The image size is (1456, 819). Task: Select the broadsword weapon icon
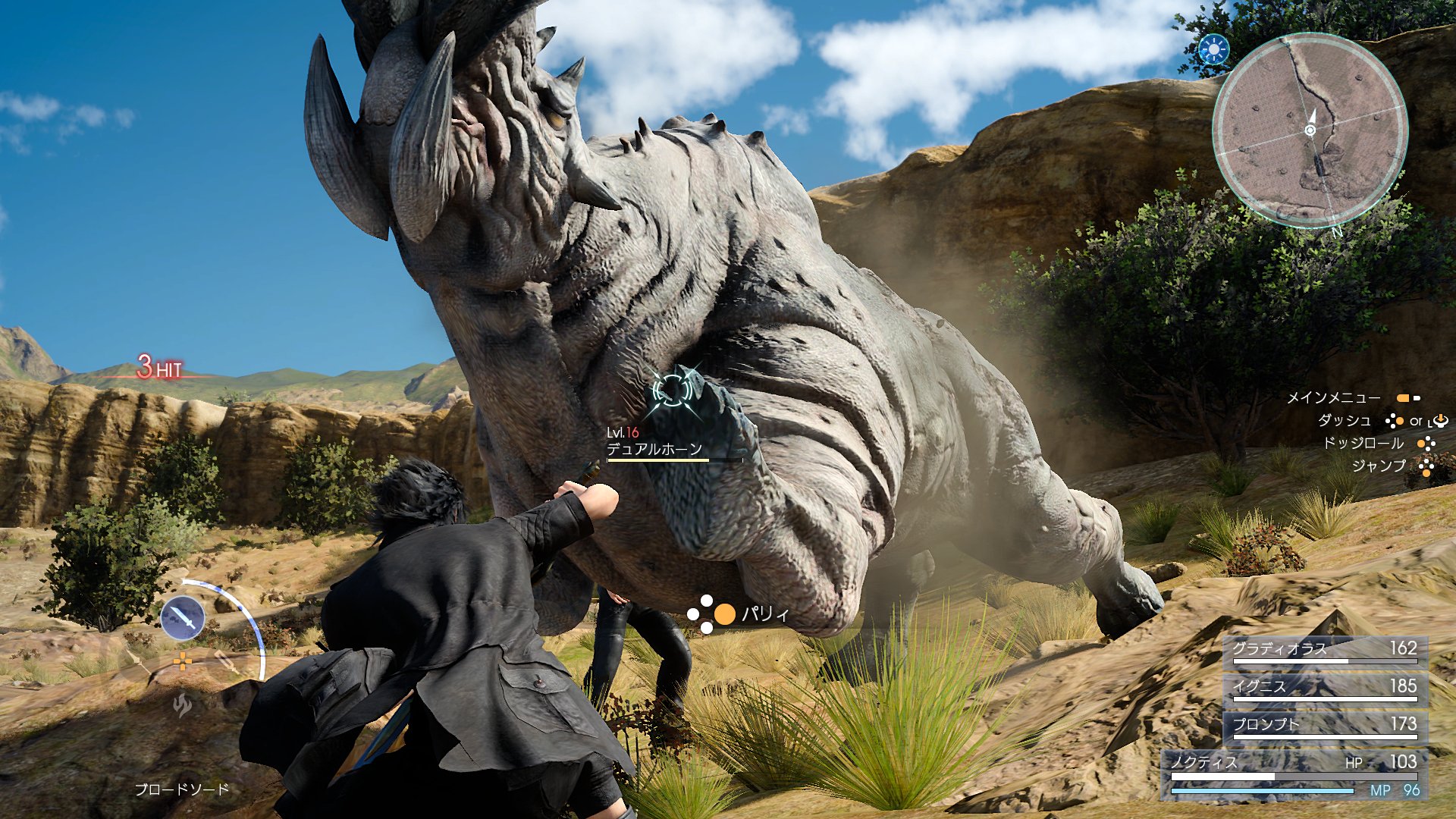pos(183,617)
